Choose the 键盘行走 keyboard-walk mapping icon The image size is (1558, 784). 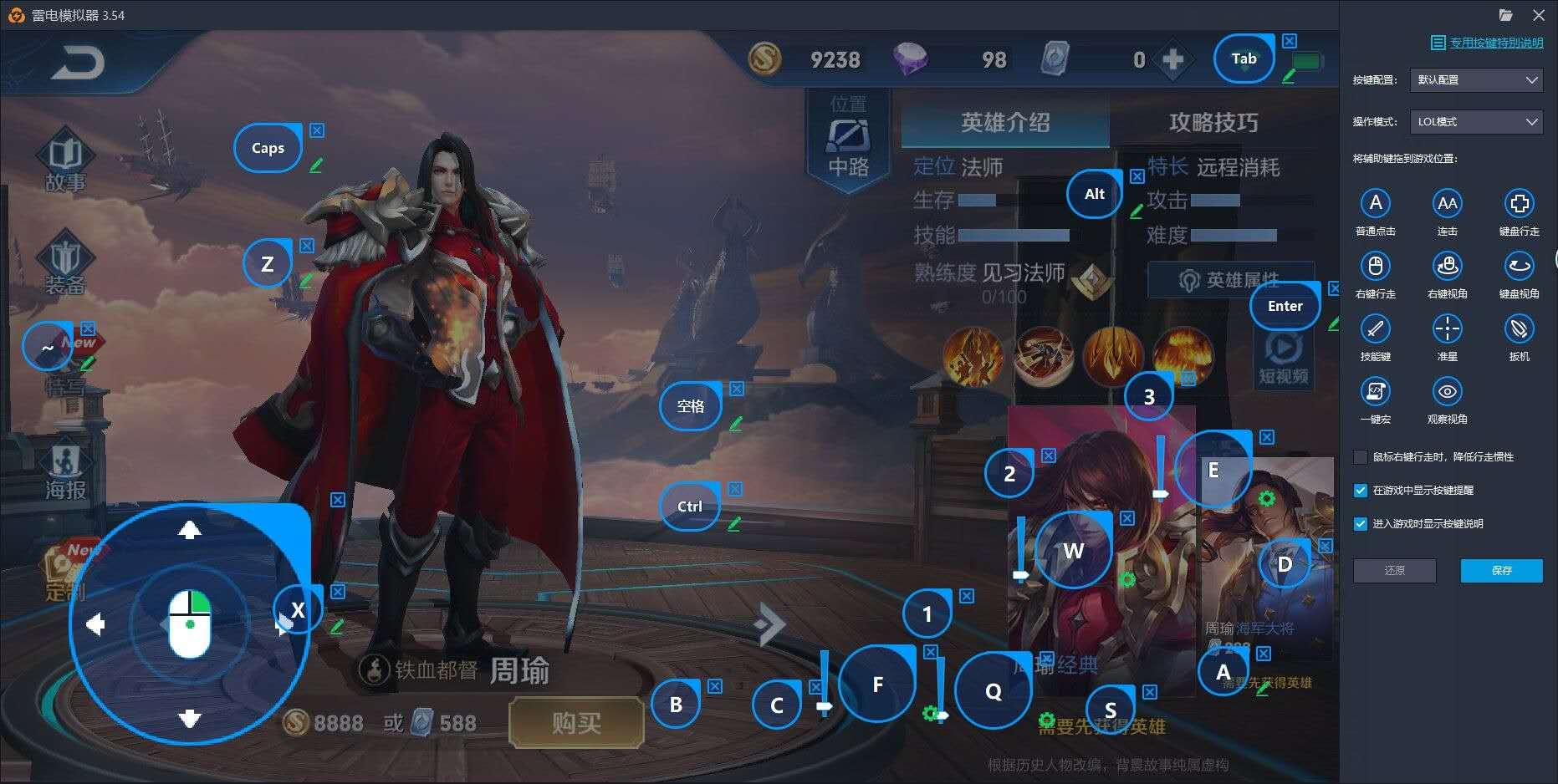coord(1519,203)
